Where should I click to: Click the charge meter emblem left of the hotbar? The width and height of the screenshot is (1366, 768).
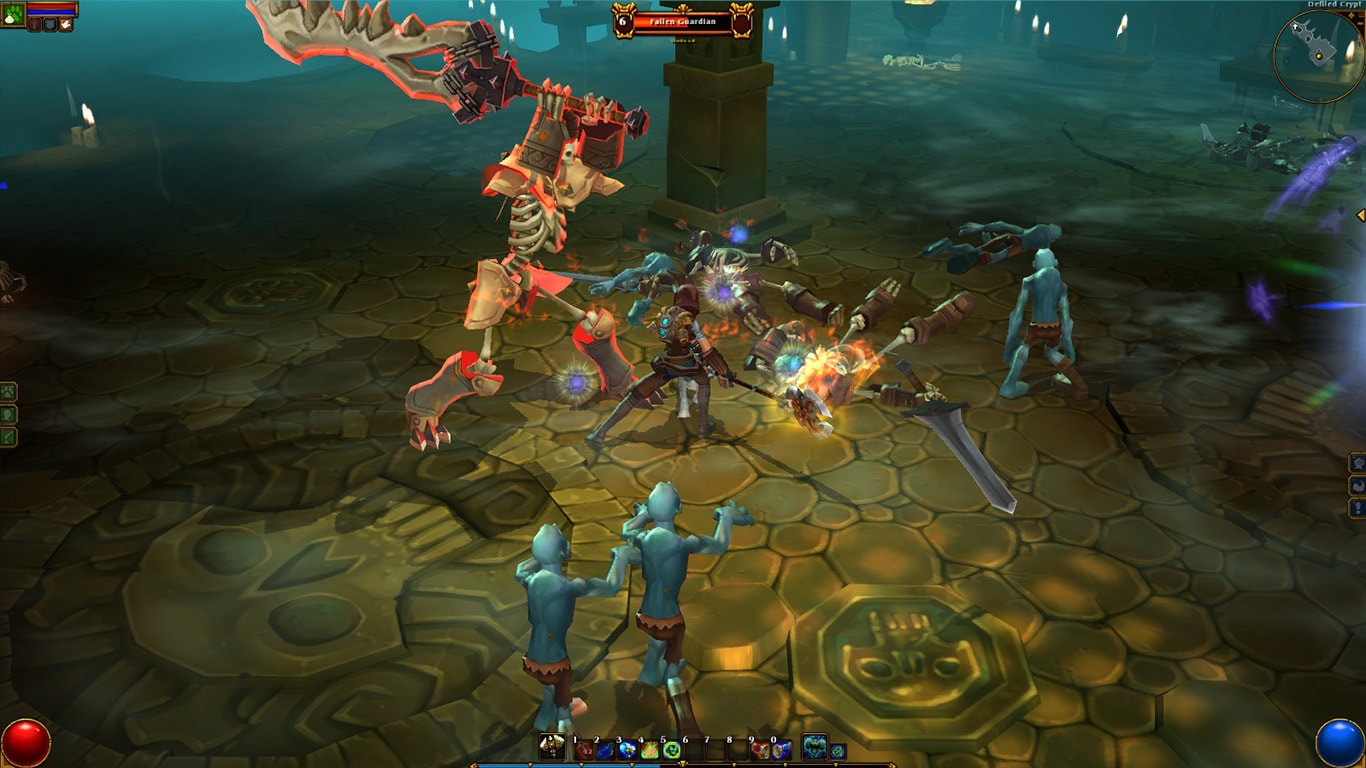[551, 749]
